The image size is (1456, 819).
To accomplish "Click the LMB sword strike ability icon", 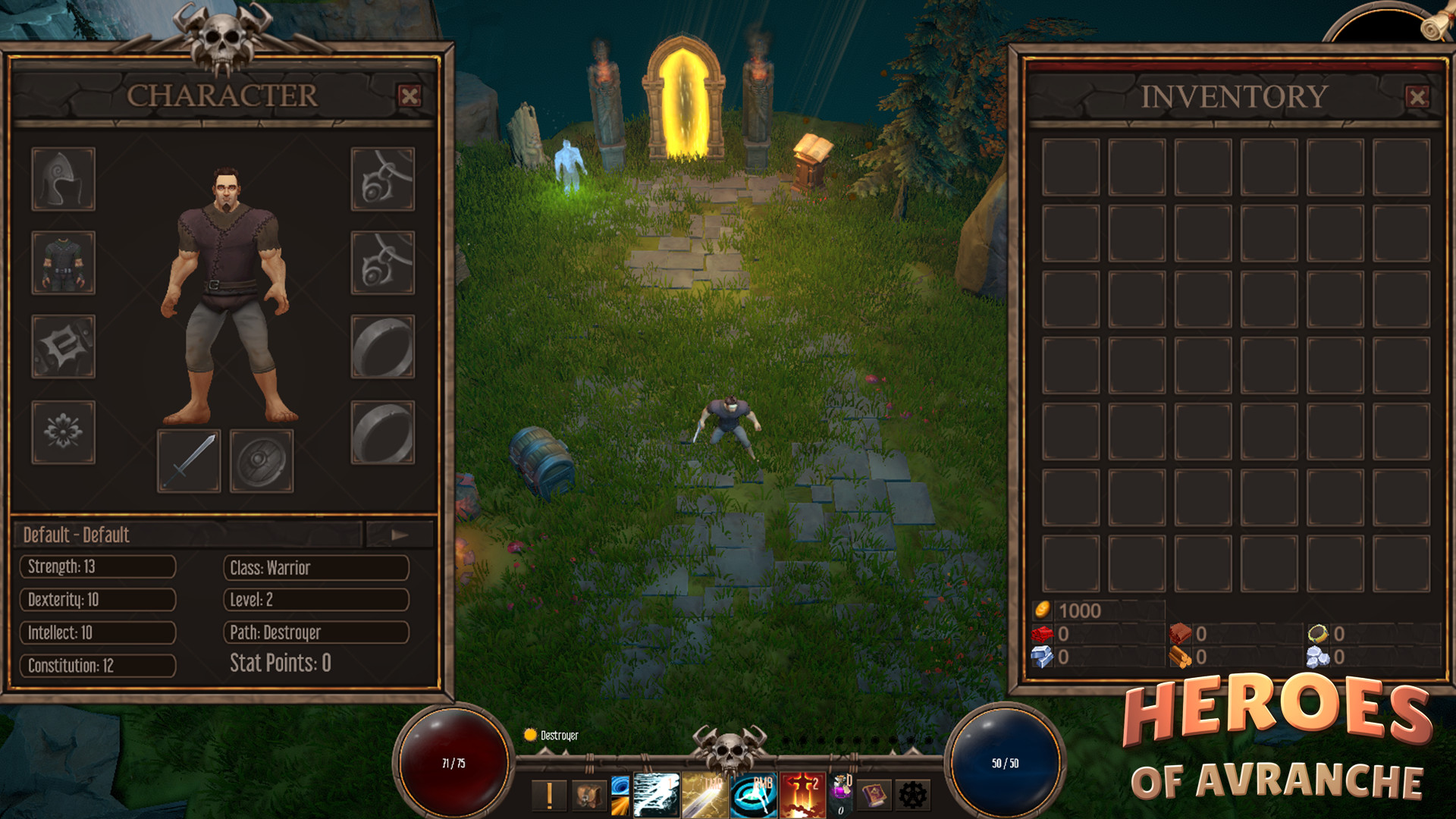I will tap(705, 792).
